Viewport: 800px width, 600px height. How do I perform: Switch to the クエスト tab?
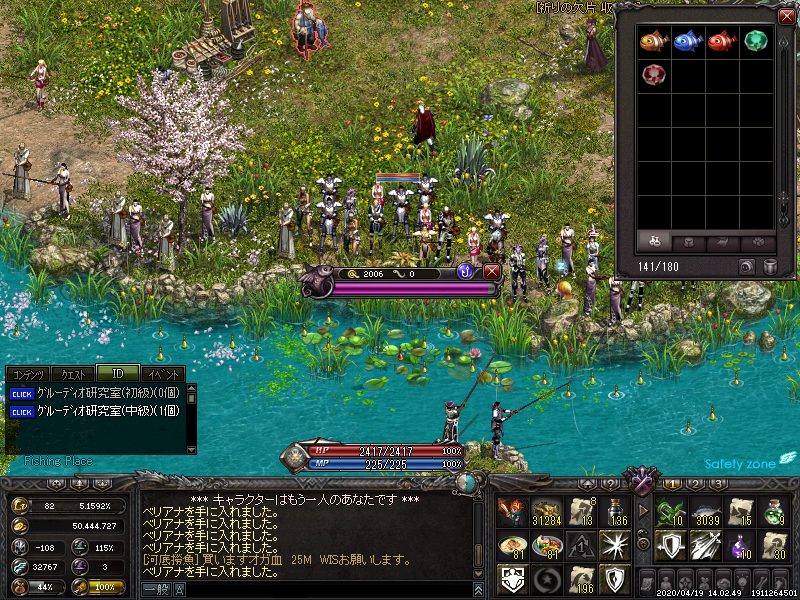point(74,374)
